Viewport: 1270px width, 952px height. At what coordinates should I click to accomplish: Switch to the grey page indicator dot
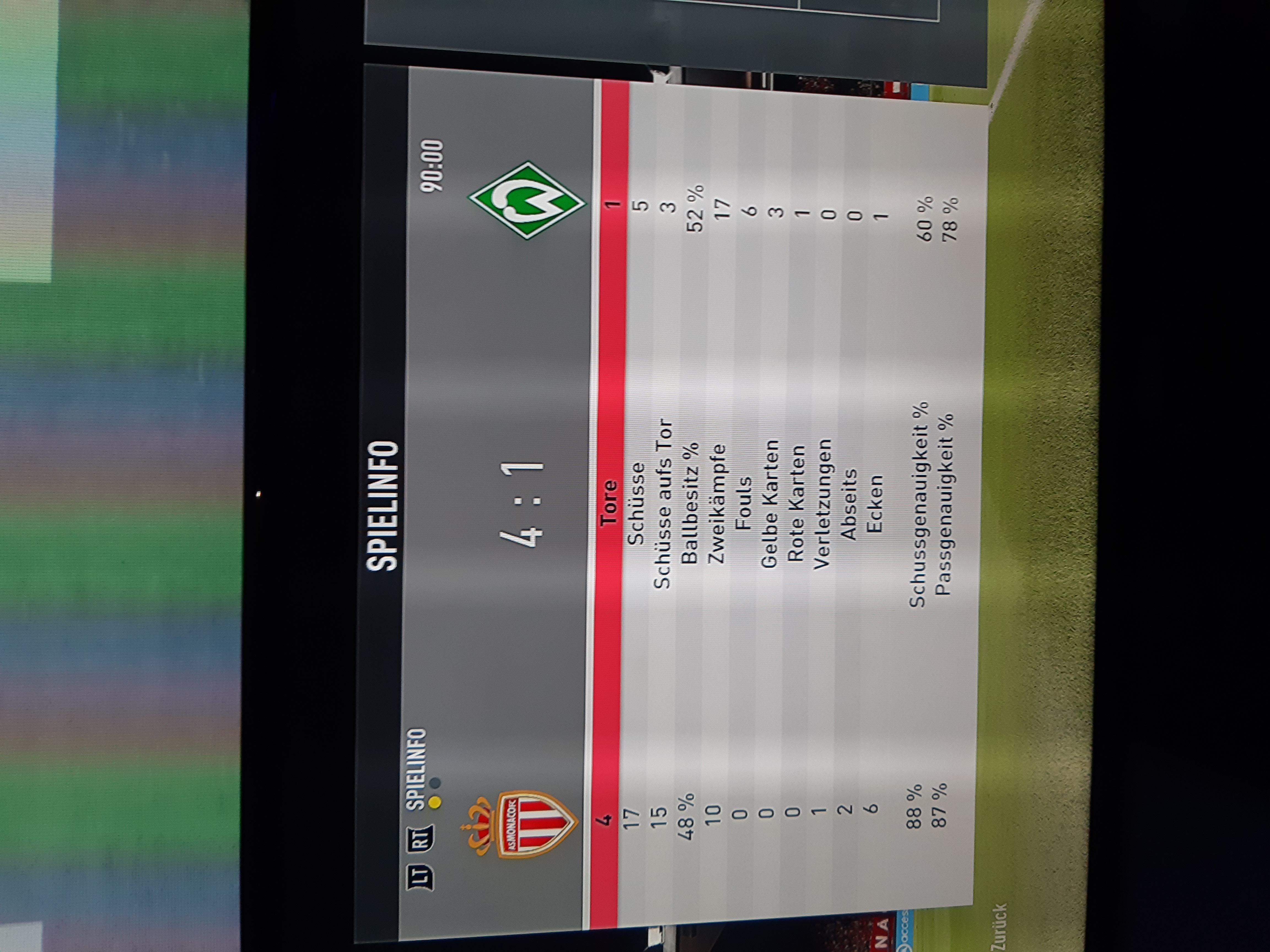click(435, 783)
